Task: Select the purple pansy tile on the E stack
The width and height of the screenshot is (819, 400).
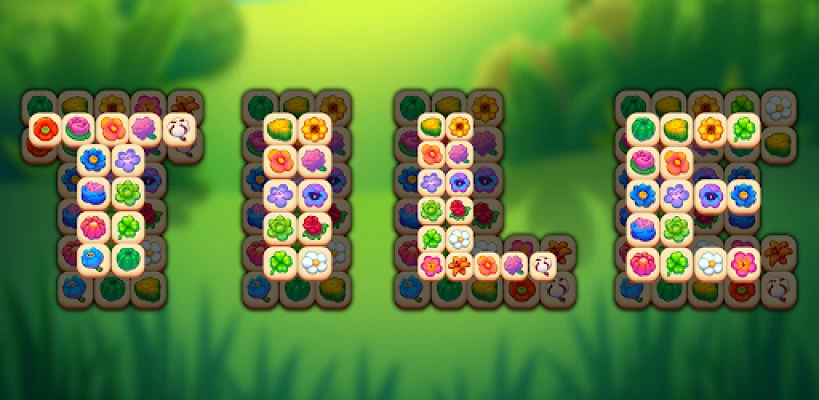Action: click(x=710, y=194)
